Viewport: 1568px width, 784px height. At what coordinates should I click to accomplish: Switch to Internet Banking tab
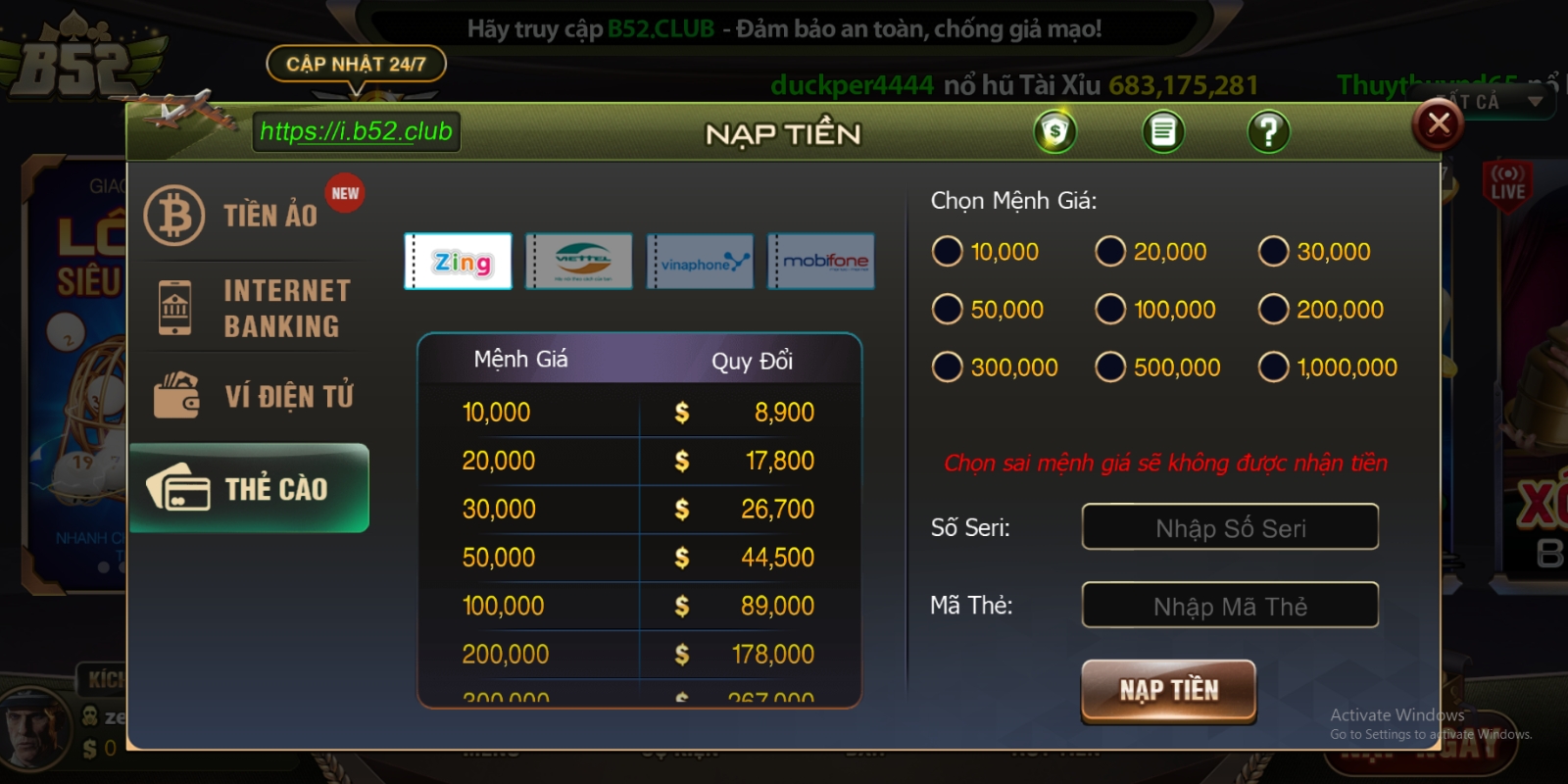(250, 308)
